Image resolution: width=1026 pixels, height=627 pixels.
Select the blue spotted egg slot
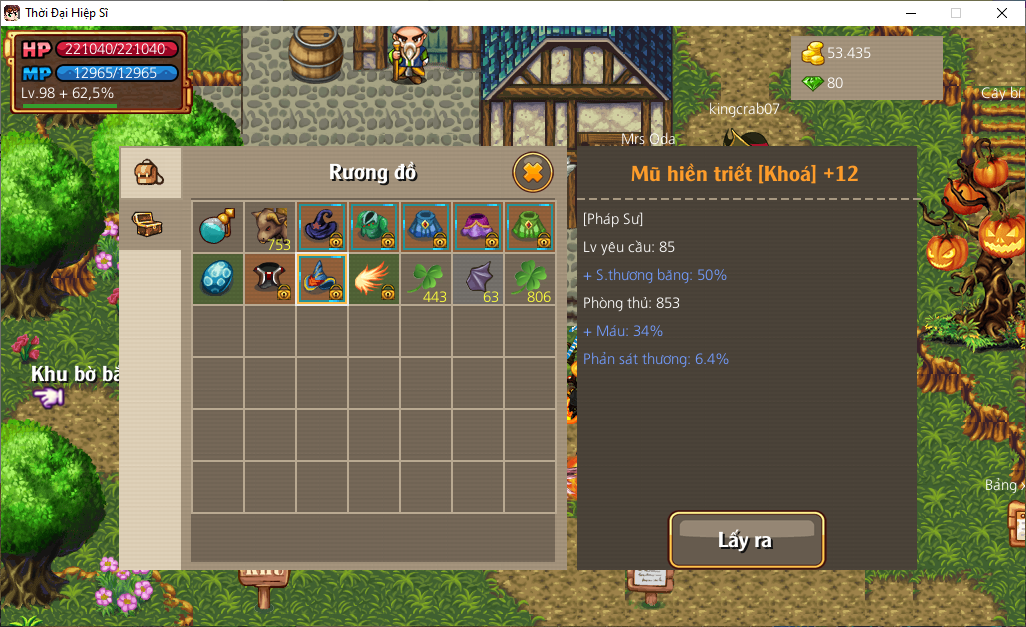pos(218,279)
